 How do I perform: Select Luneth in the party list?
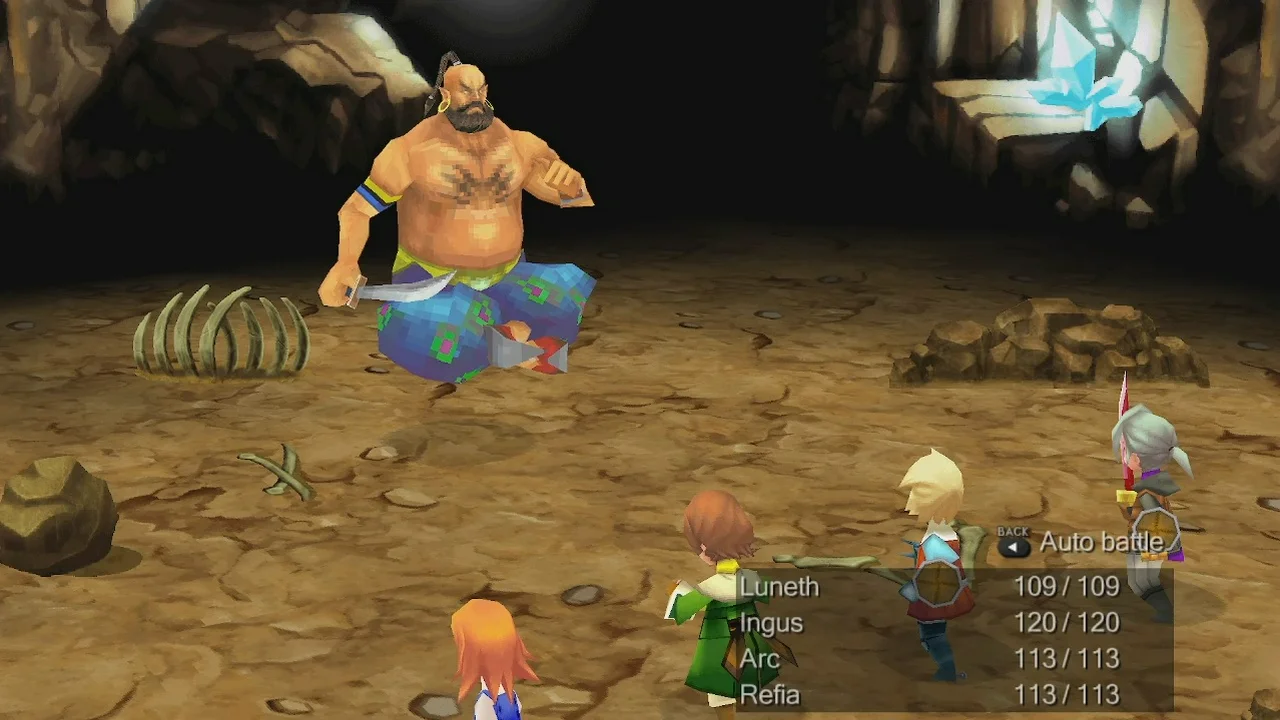point(780,587)
